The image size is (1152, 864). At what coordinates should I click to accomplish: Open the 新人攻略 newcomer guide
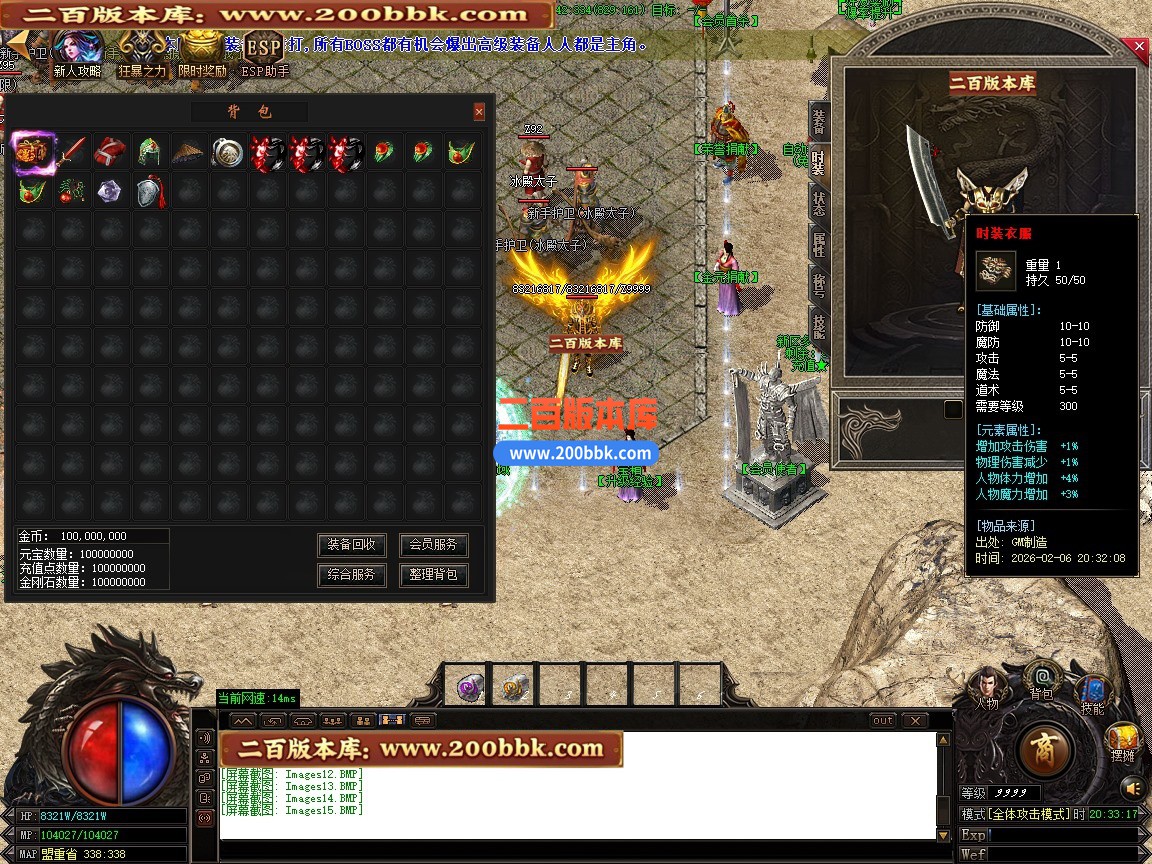click(x=78, y=55)
